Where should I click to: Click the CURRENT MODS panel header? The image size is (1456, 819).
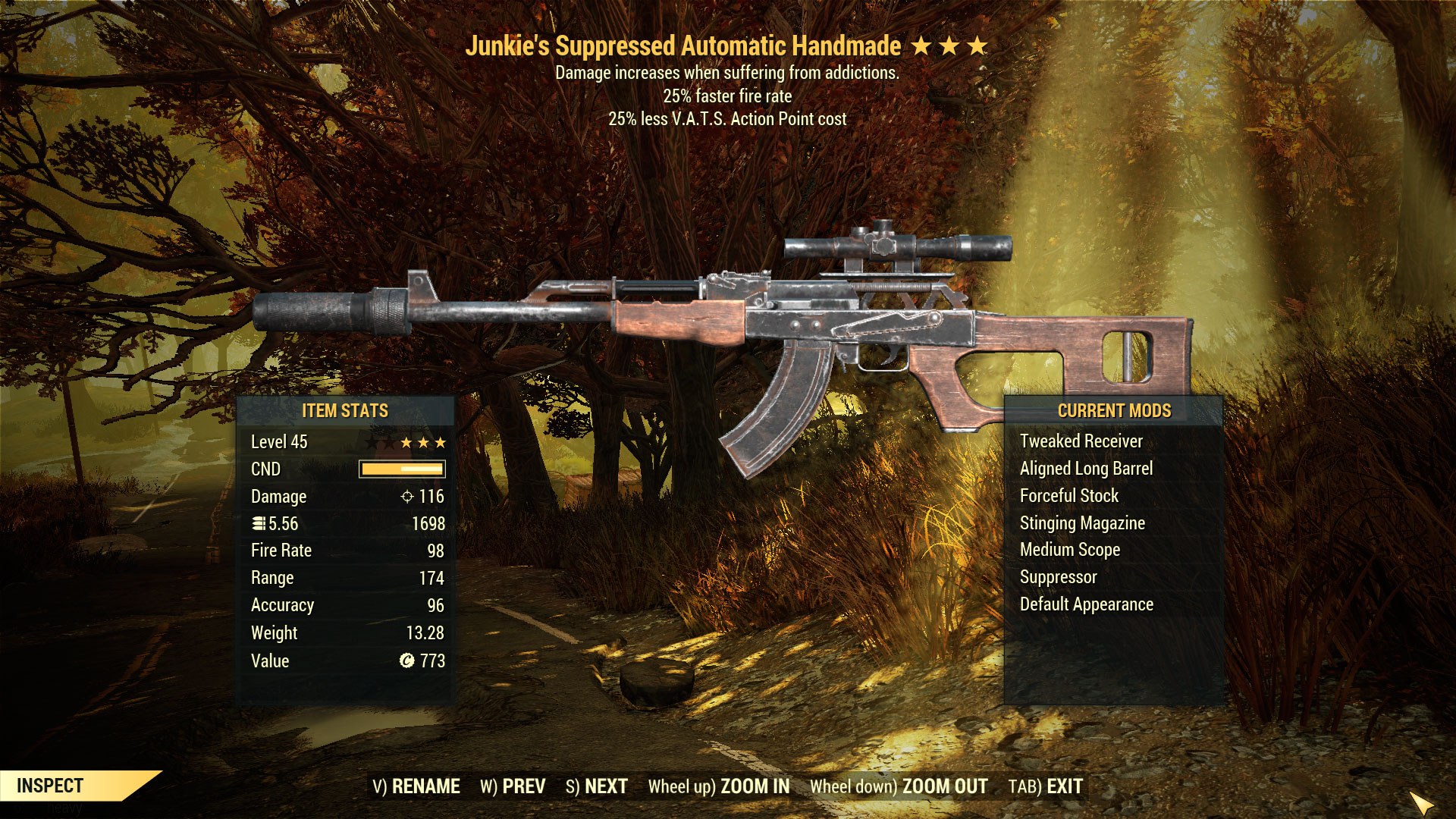(x=1115, y=411)
